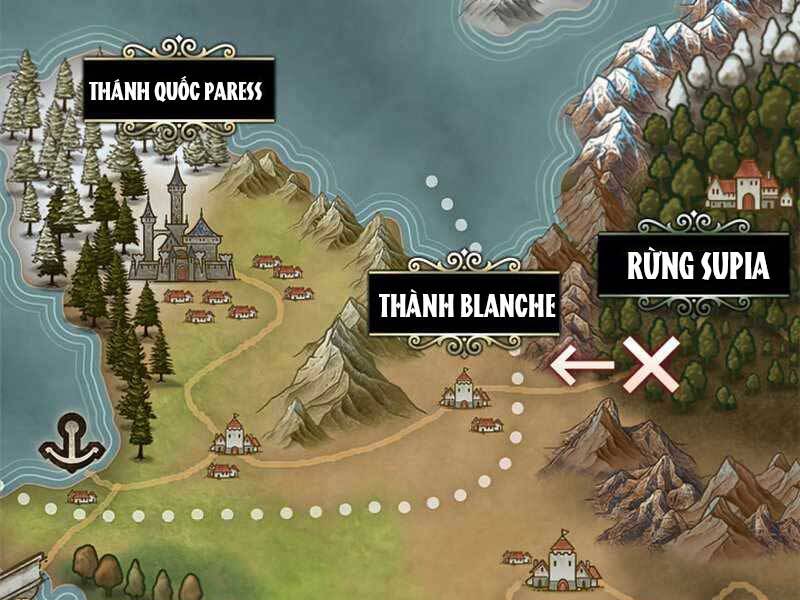The image size is (800, 600).
Task: Select the Thánh Quốc Paress map label
Action: [176, 90]
